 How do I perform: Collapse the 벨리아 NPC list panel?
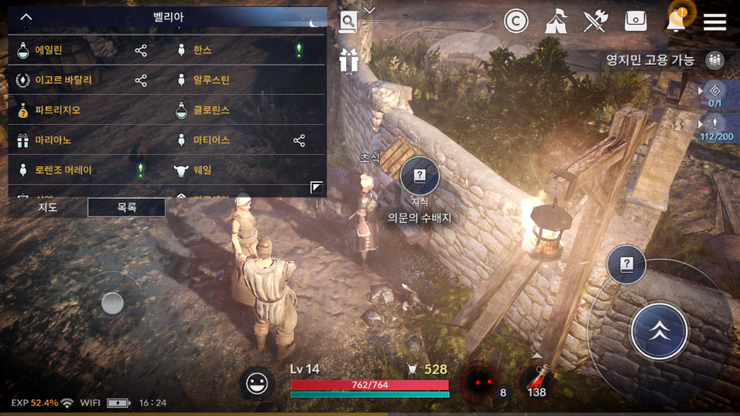[x=26, y=17]
